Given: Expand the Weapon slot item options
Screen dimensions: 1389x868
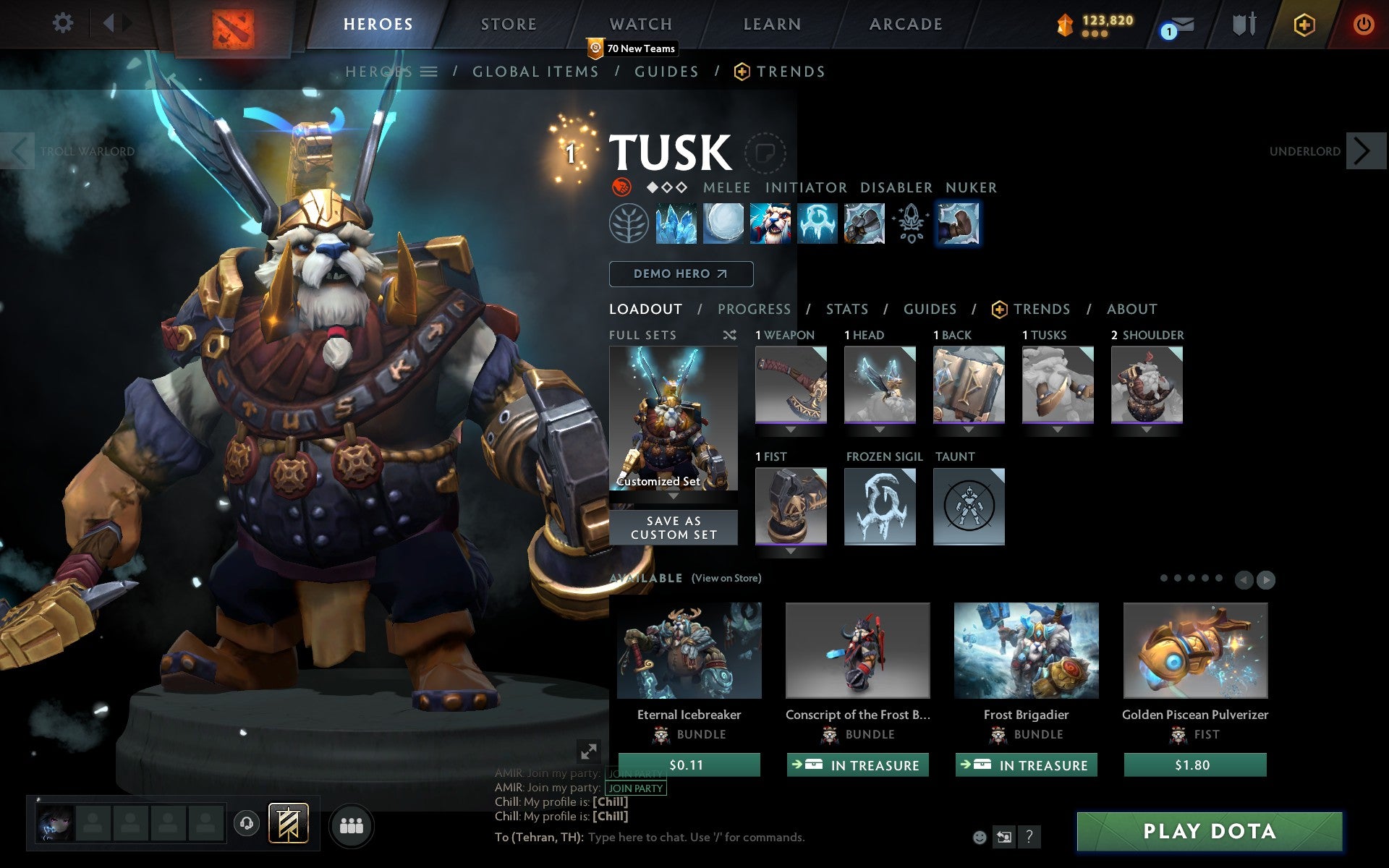Looking at the screenshot, I should click(x=790, y=428).
